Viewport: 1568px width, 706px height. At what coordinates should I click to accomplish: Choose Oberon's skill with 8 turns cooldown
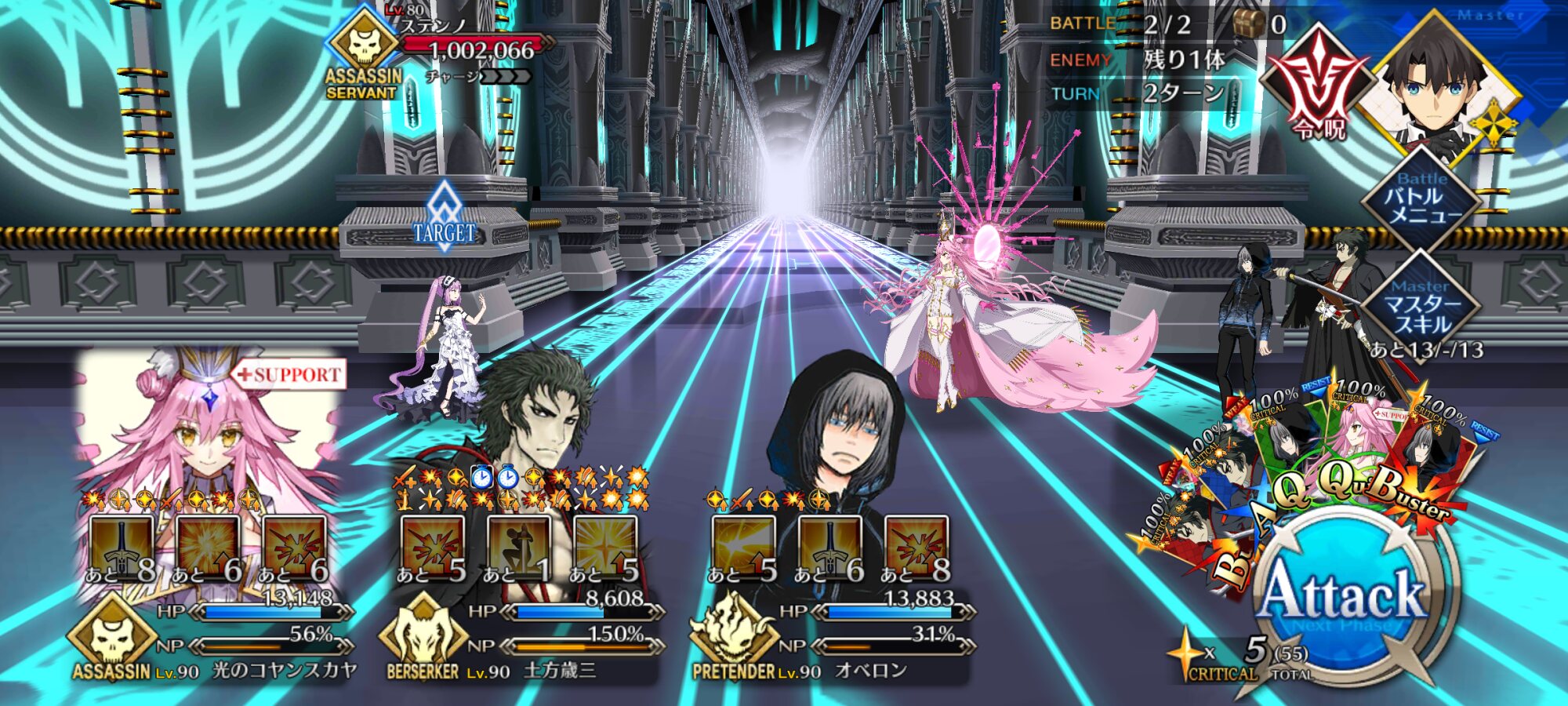[x=916, y=548]
